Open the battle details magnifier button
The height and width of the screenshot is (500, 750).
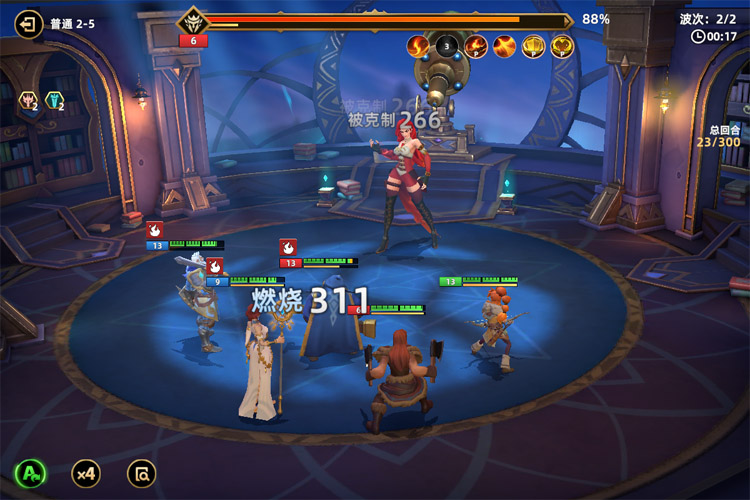pos(142,472)
